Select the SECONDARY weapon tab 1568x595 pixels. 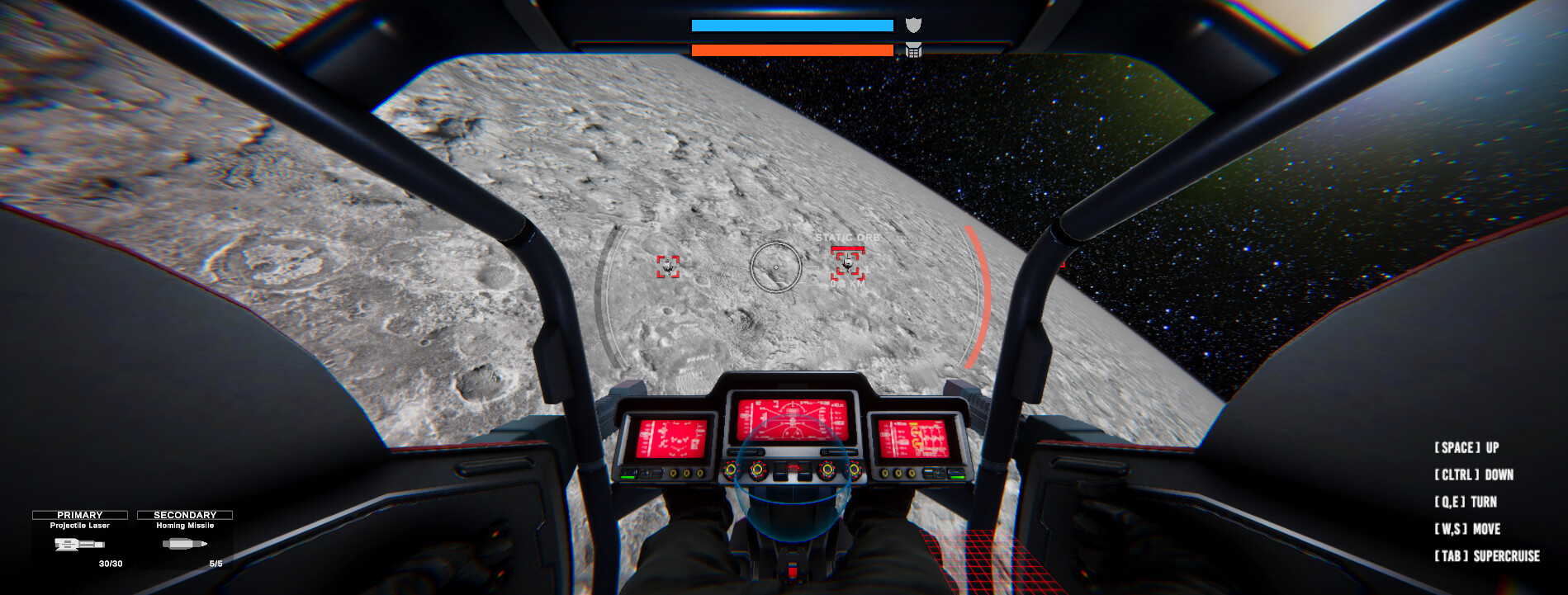click(x=183, y=513)
